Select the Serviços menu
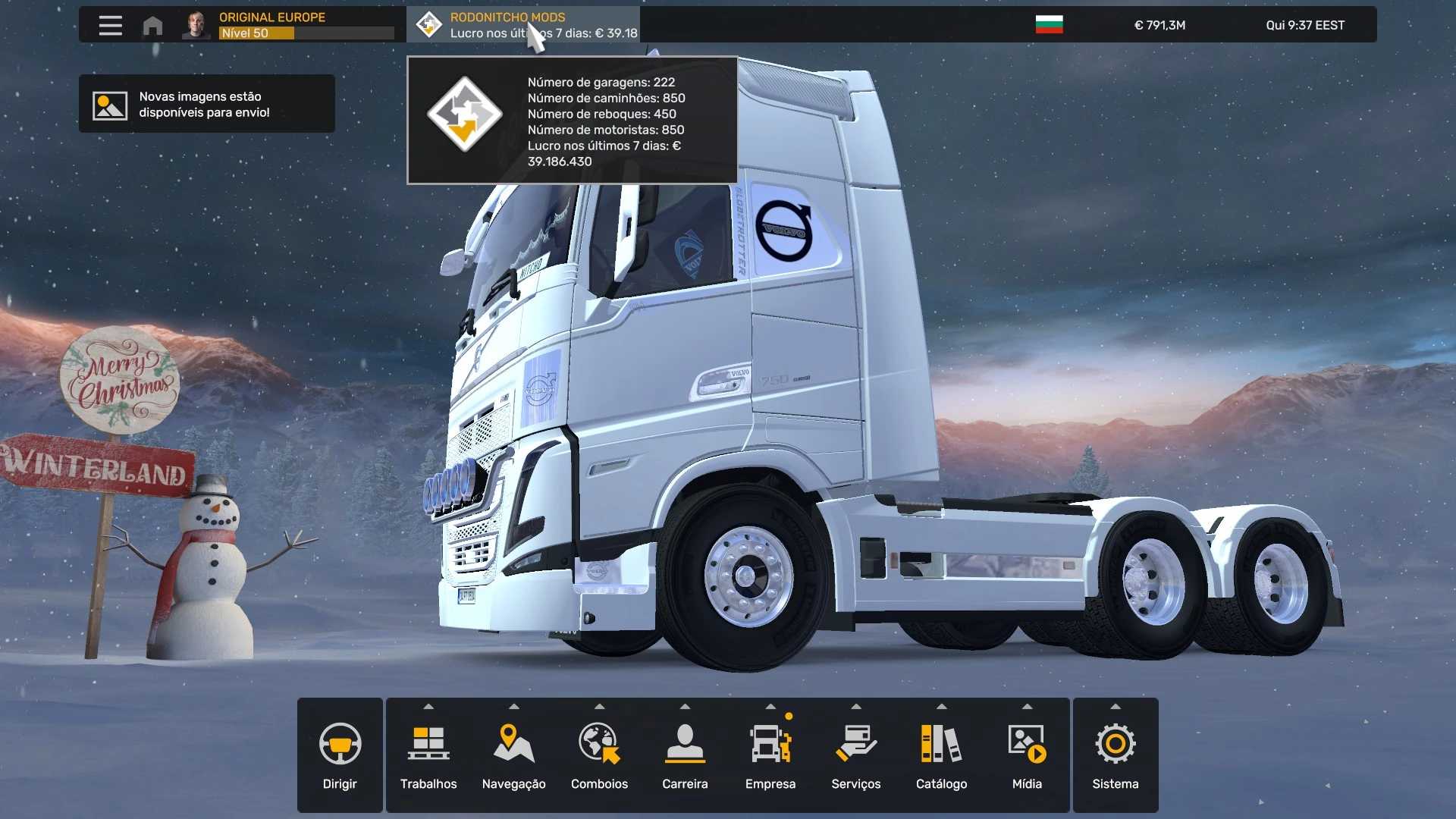The image size is (1456, 819). pos(855,755)
